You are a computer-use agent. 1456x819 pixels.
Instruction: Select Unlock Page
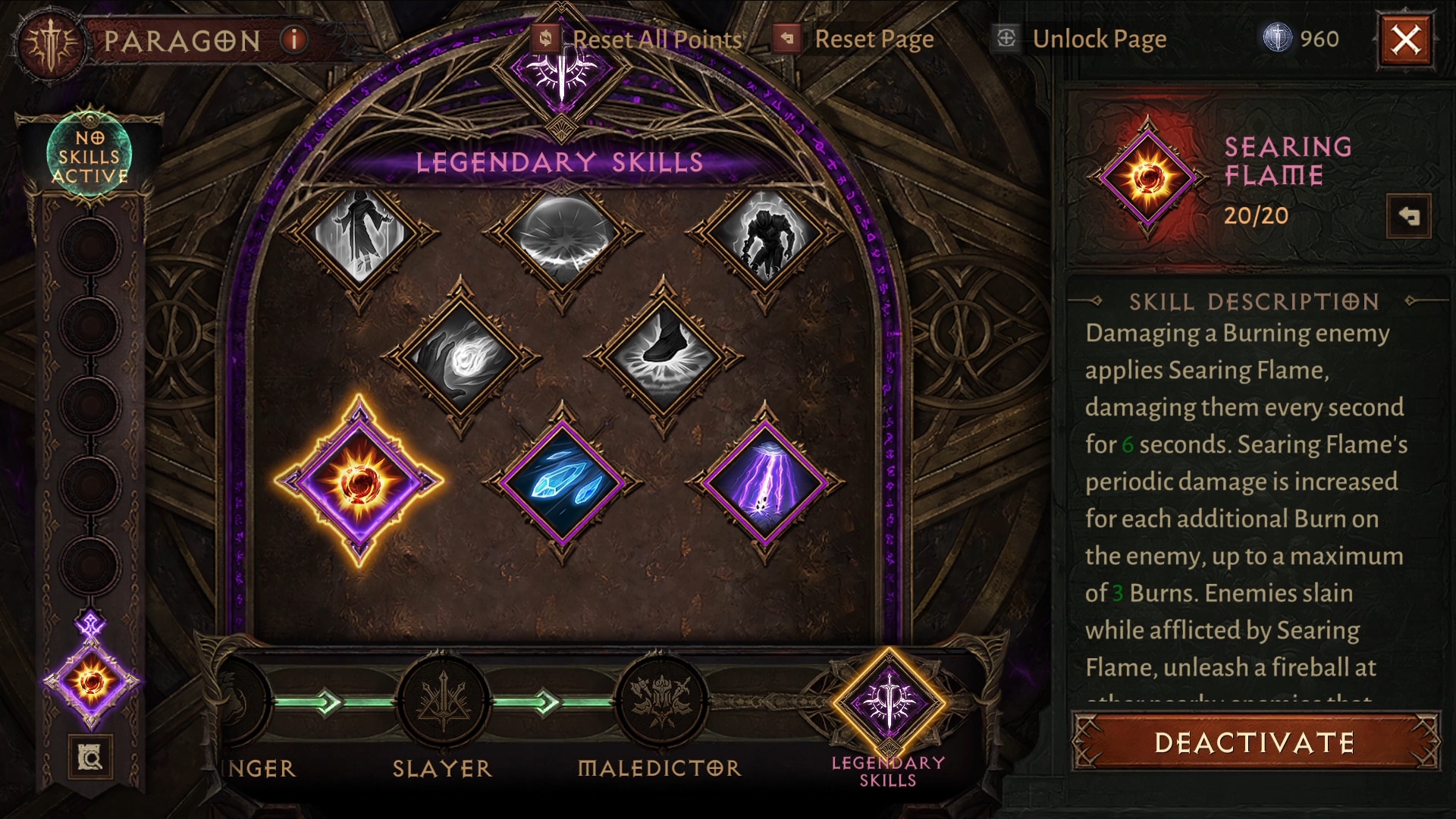[x=1082, y=39]
